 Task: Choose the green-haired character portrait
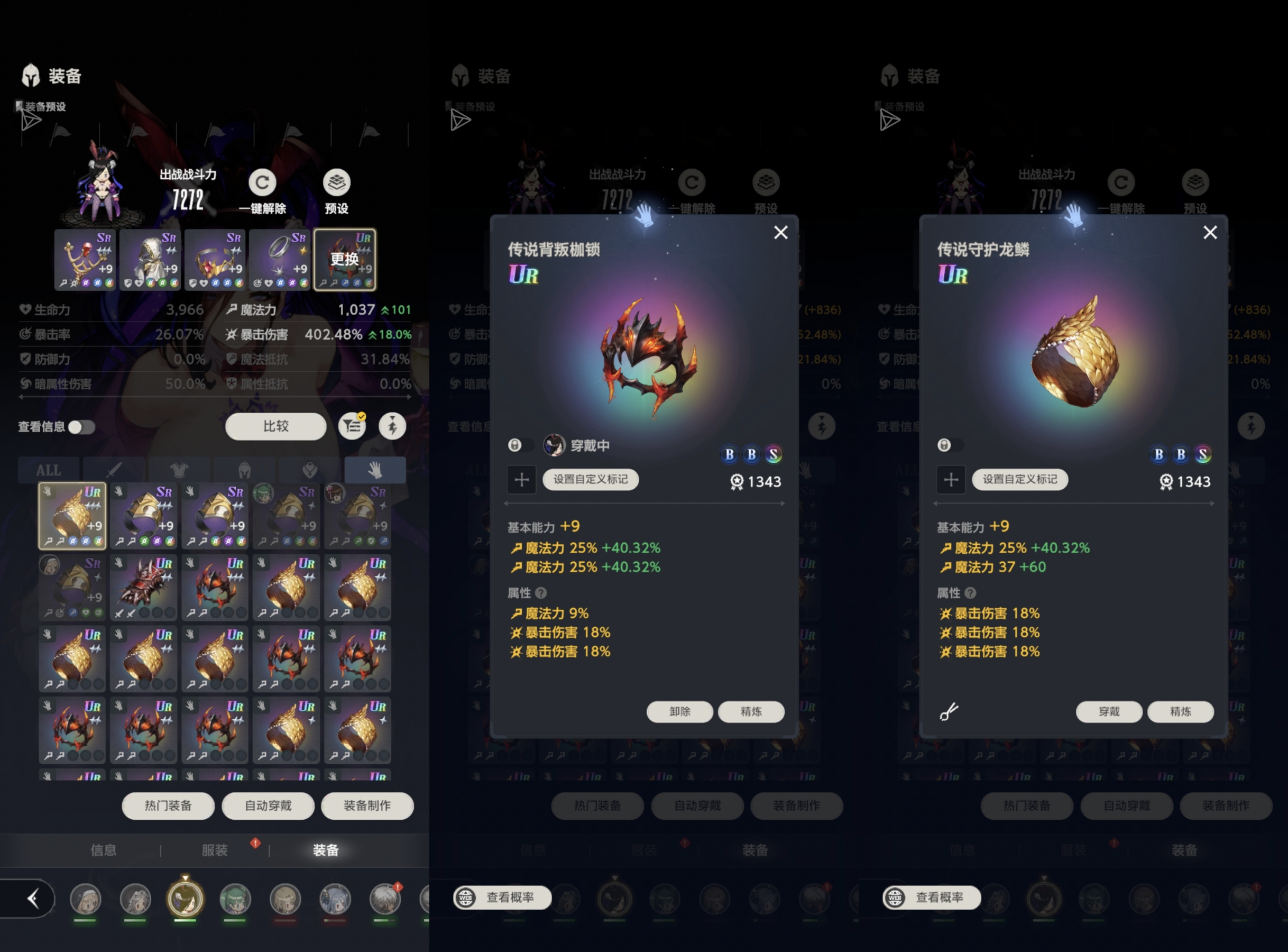(235, 899)
